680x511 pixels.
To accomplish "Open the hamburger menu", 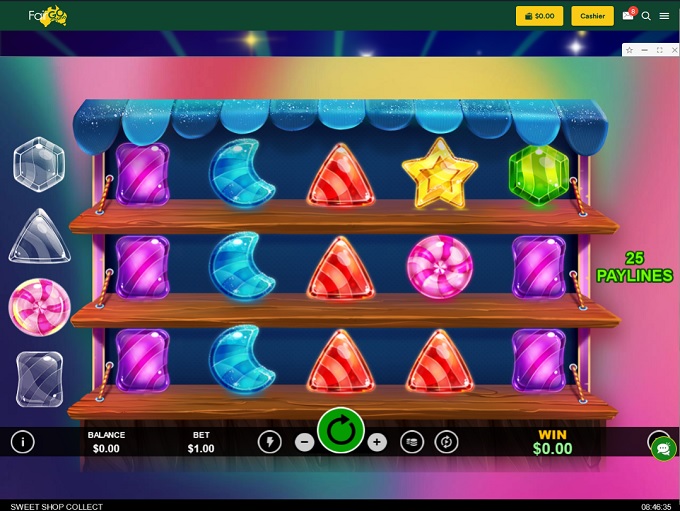I will tap(664, 16).
